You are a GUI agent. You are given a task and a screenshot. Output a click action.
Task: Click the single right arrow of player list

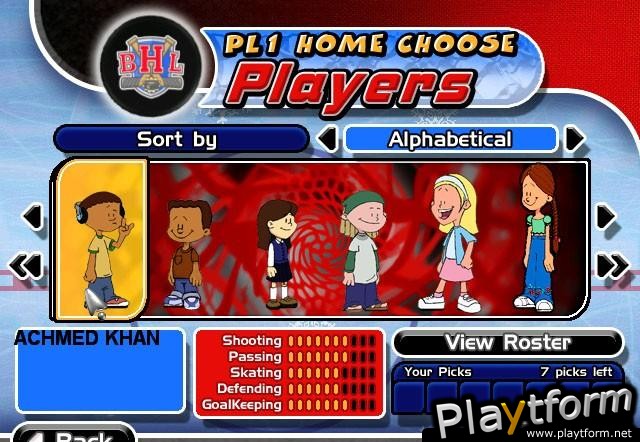click(606, 216)
